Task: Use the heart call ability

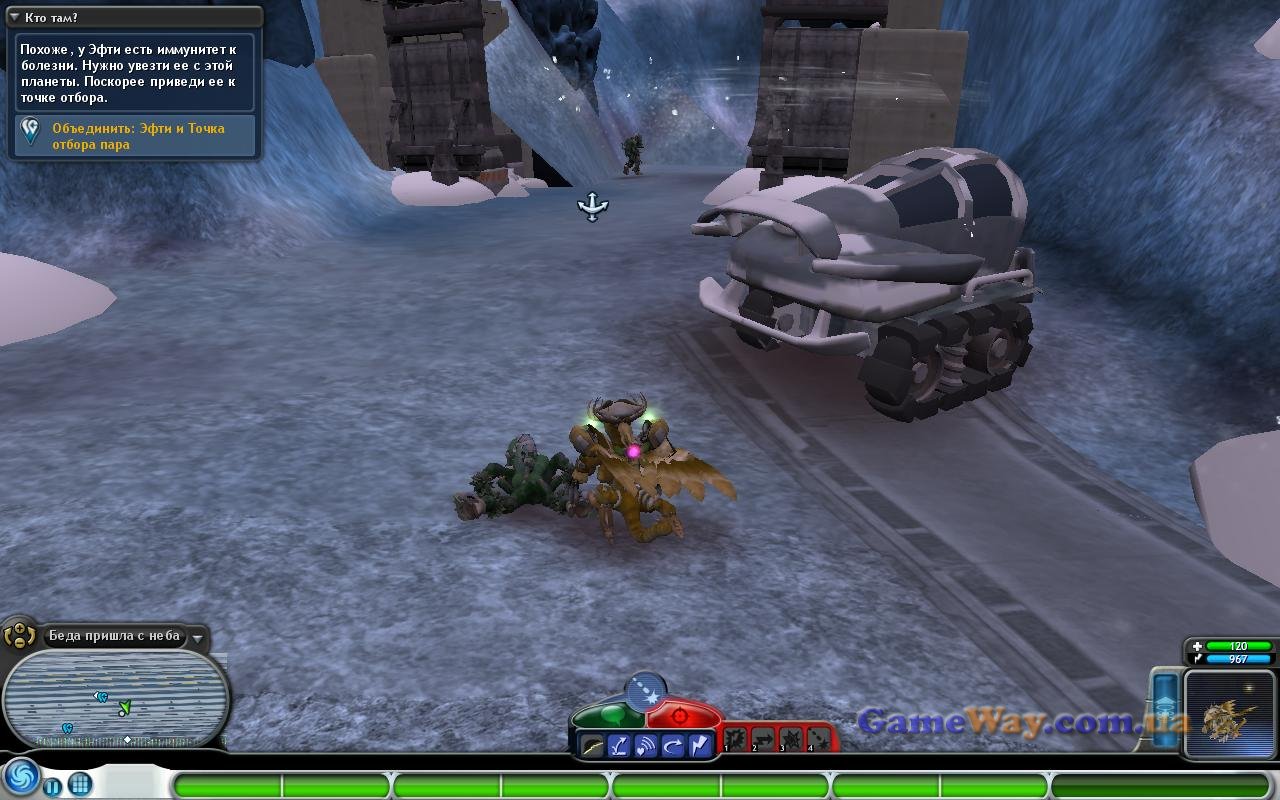Action: coord(646,745)
